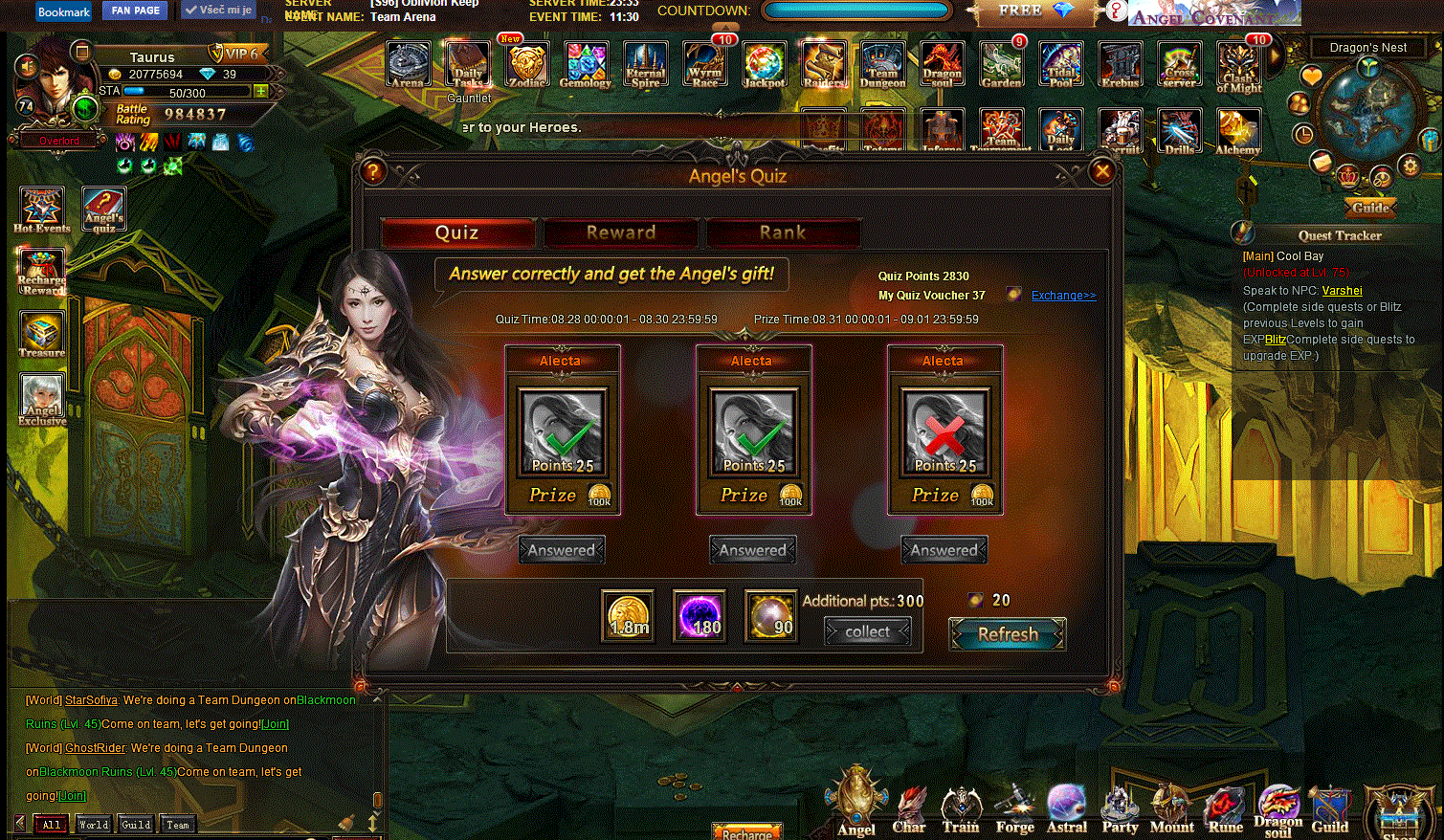Click the Varshei NPC quest link
This screenshot has width=1444, height=840.
1342,291
